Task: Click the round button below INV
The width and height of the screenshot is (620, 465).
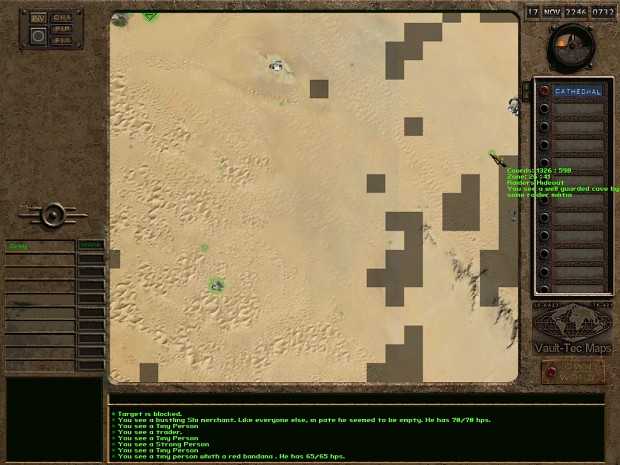Action: [x=38, y=36]
